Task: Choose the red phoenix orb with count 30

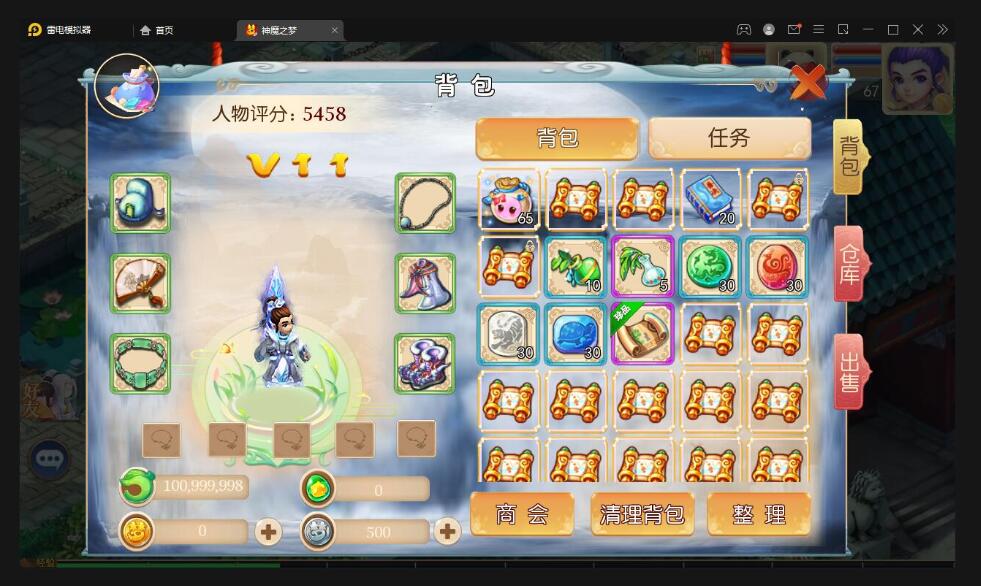Action: coord(777,267)
